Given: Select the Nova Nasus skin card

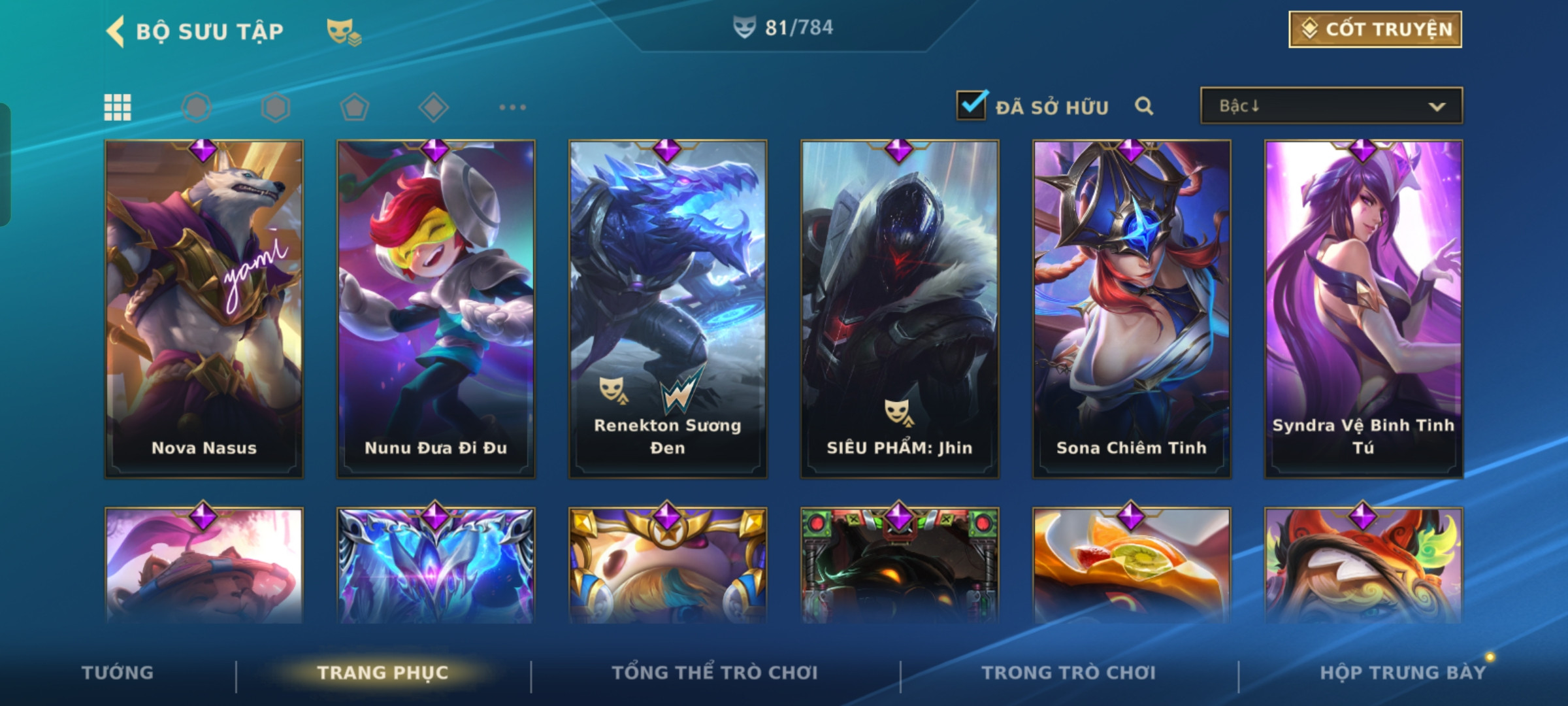Looking at the screenshot, I should pos(204,309).
